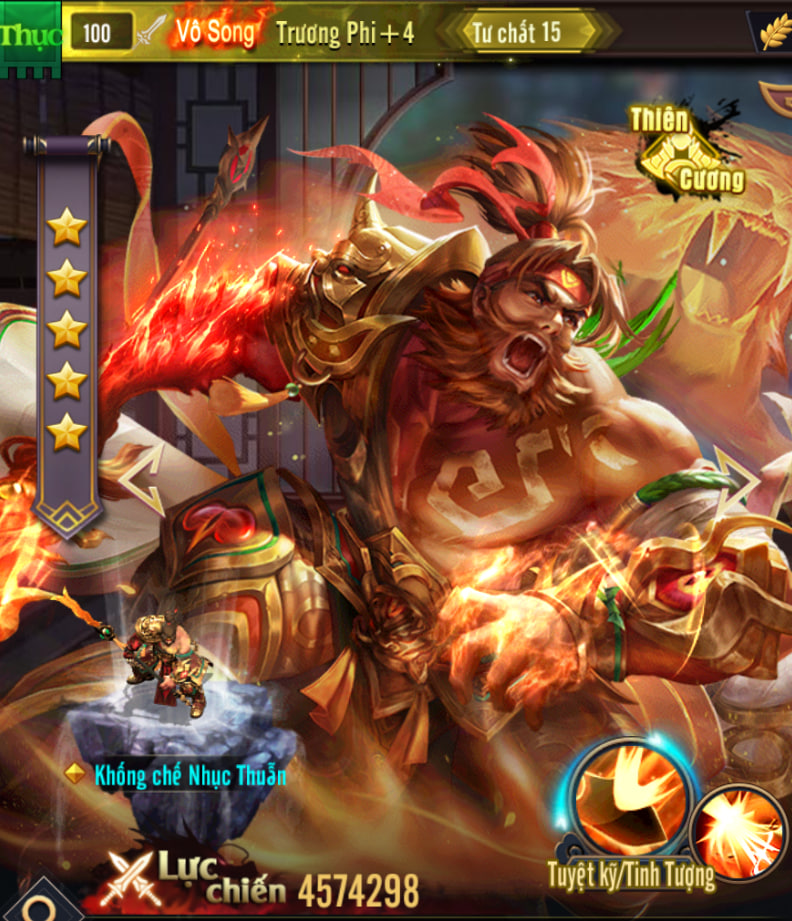Tap the Thiên Cương emblem

pos(688,150)
